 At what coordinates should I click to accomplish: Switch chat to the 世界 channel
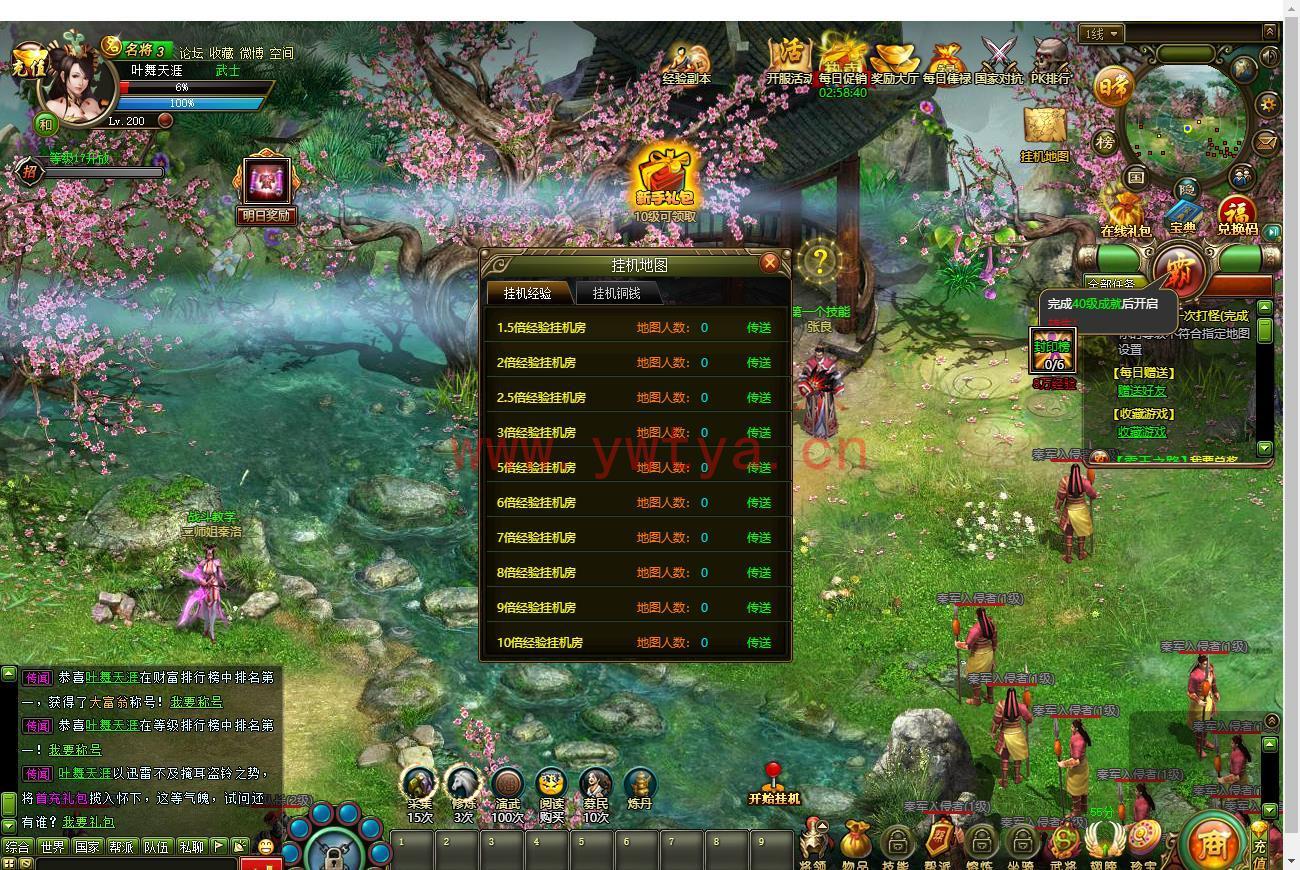click(52, 847)
